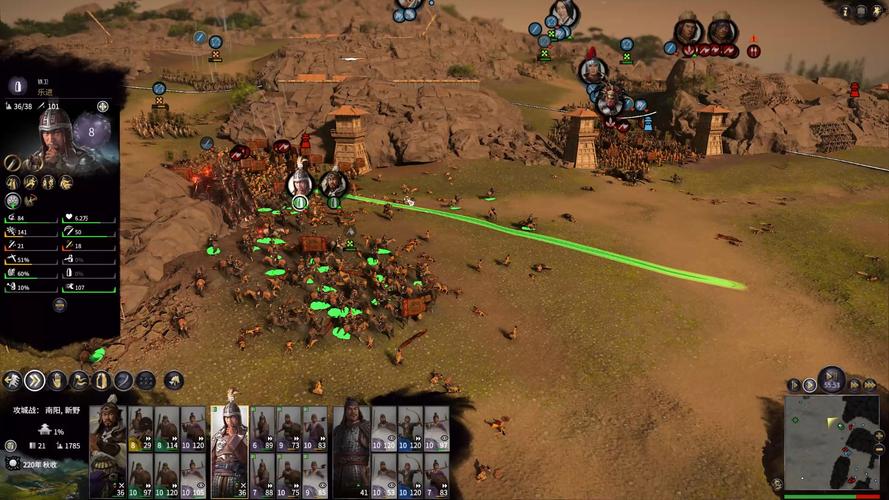Toggle the run/walk double-chevron command
Screen dimensions: 889x500
(35, 380)
